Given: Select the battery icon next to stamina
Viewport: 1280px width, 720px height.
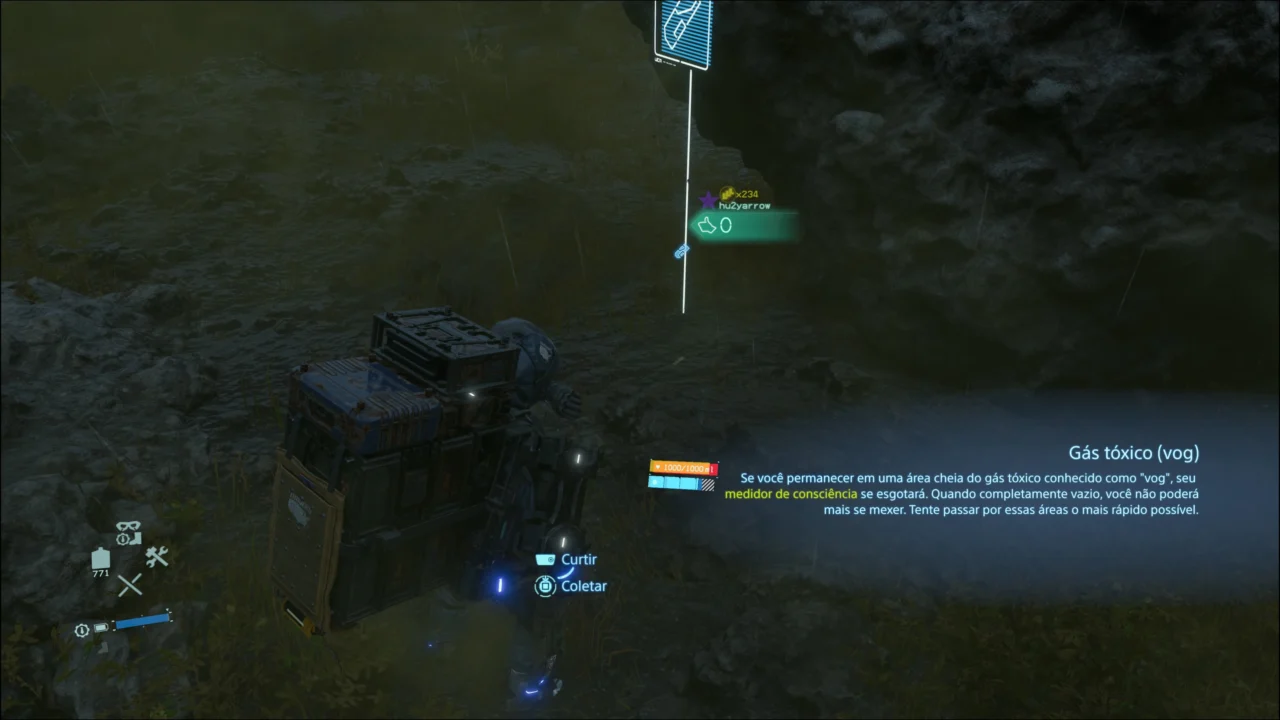Looking at the screenshot, I should tap(101, 627).
